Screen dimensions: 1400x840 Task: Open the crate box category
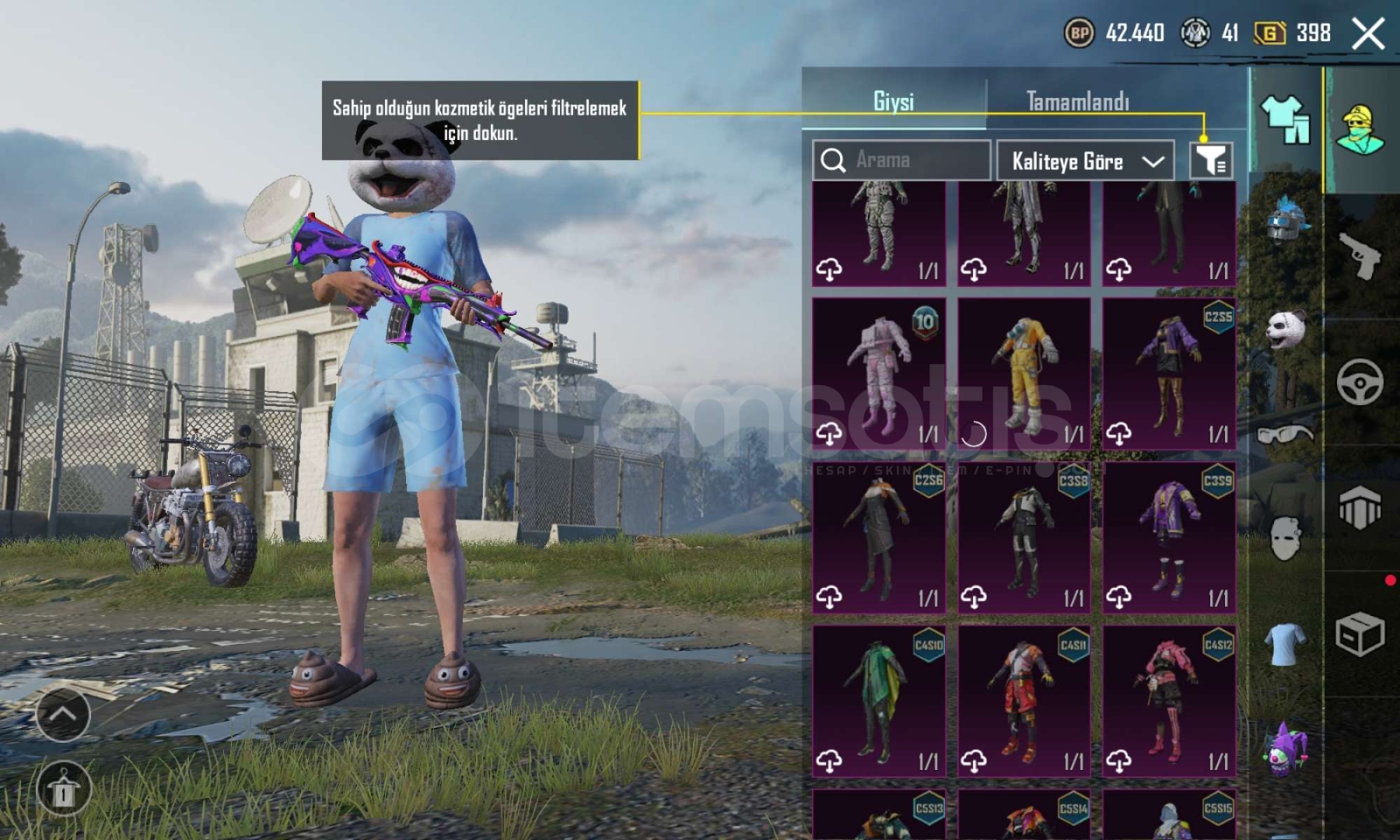click(x=1360, y=634)
